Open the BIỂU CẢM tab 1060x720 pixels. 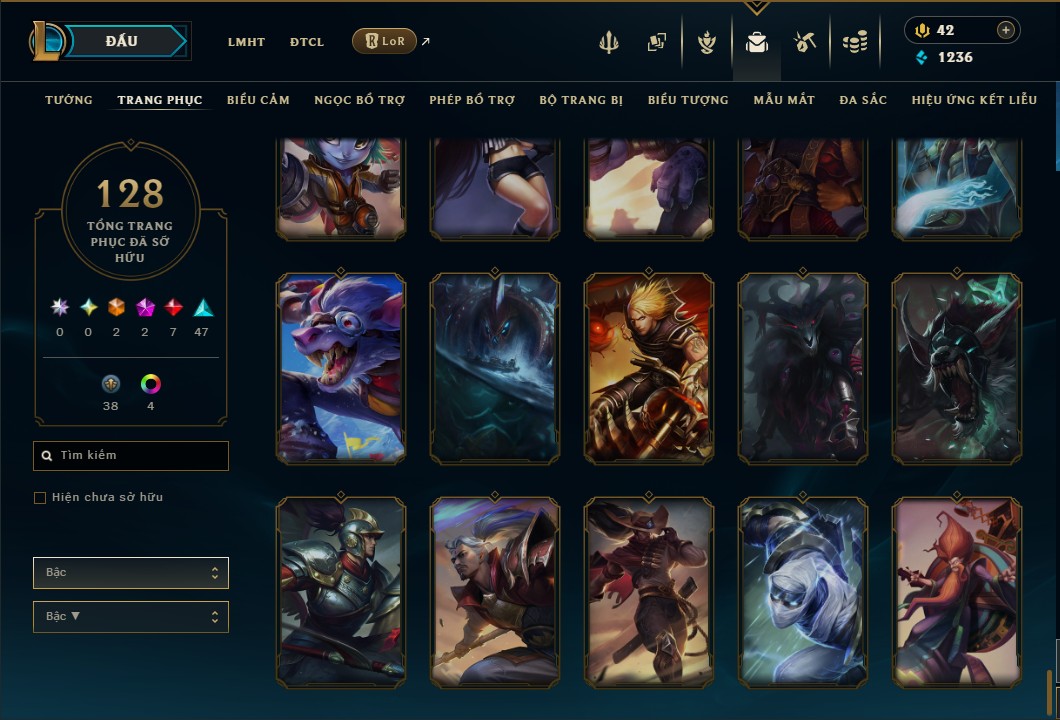point(258,100)
